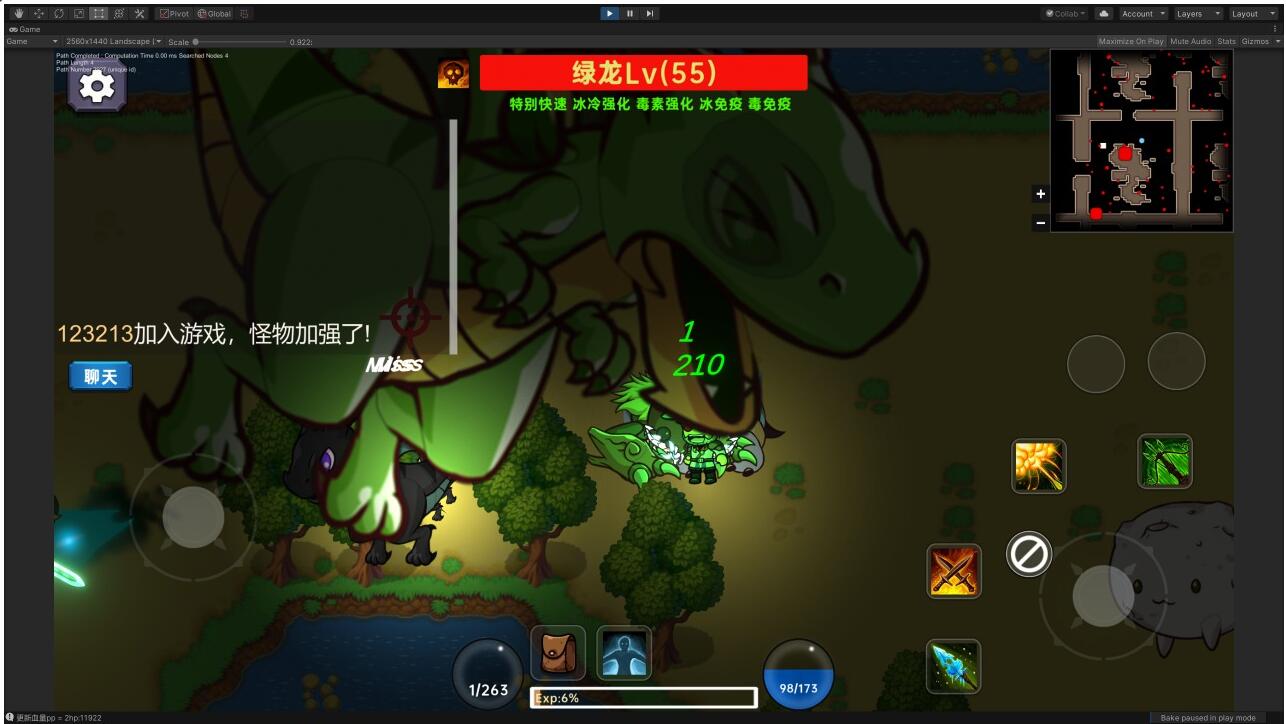Zoom in the minimap with plus button
Screen dimensions: 1286x724
1040,194
